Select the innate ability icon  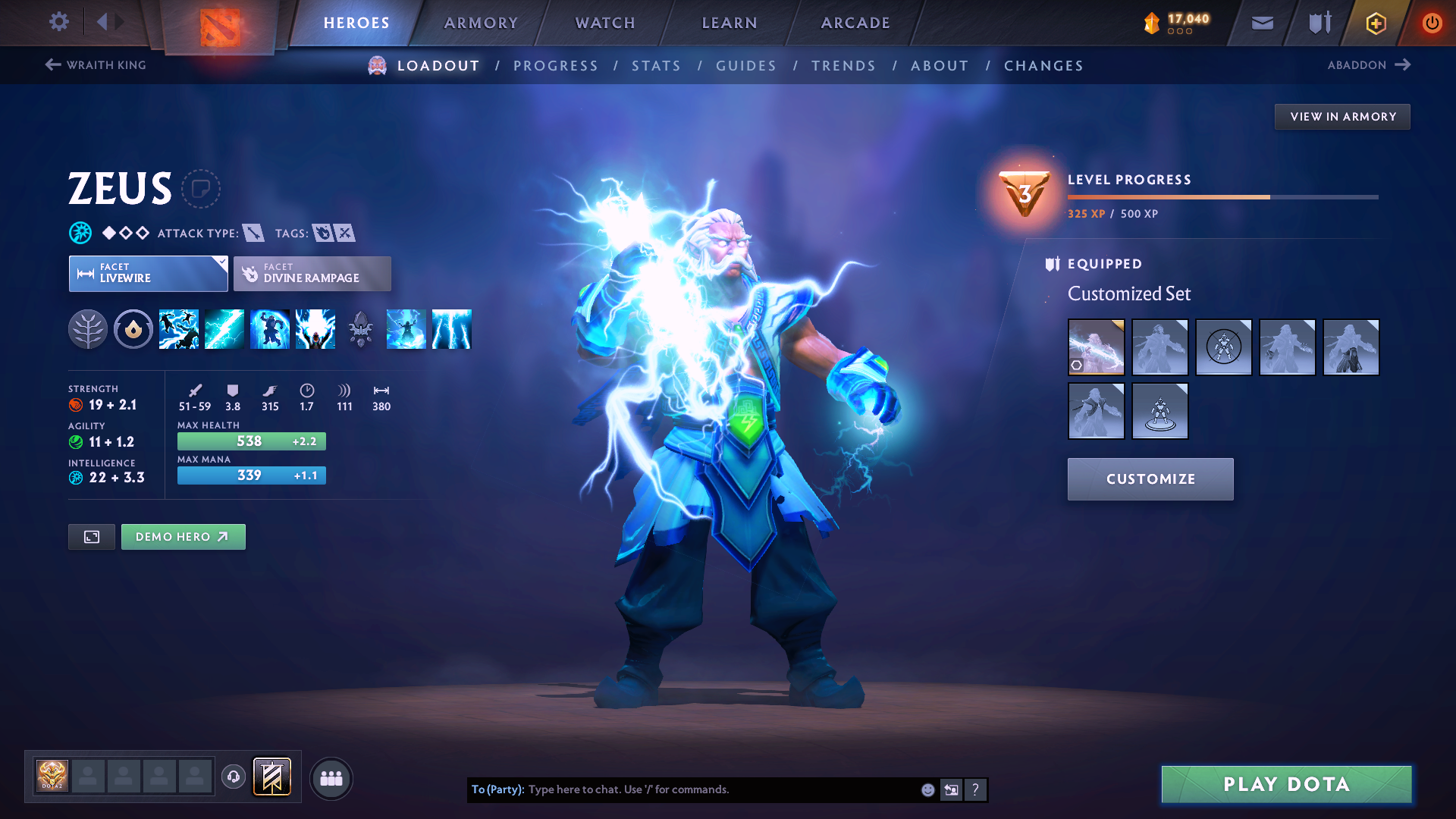click(x=133, y=328)
